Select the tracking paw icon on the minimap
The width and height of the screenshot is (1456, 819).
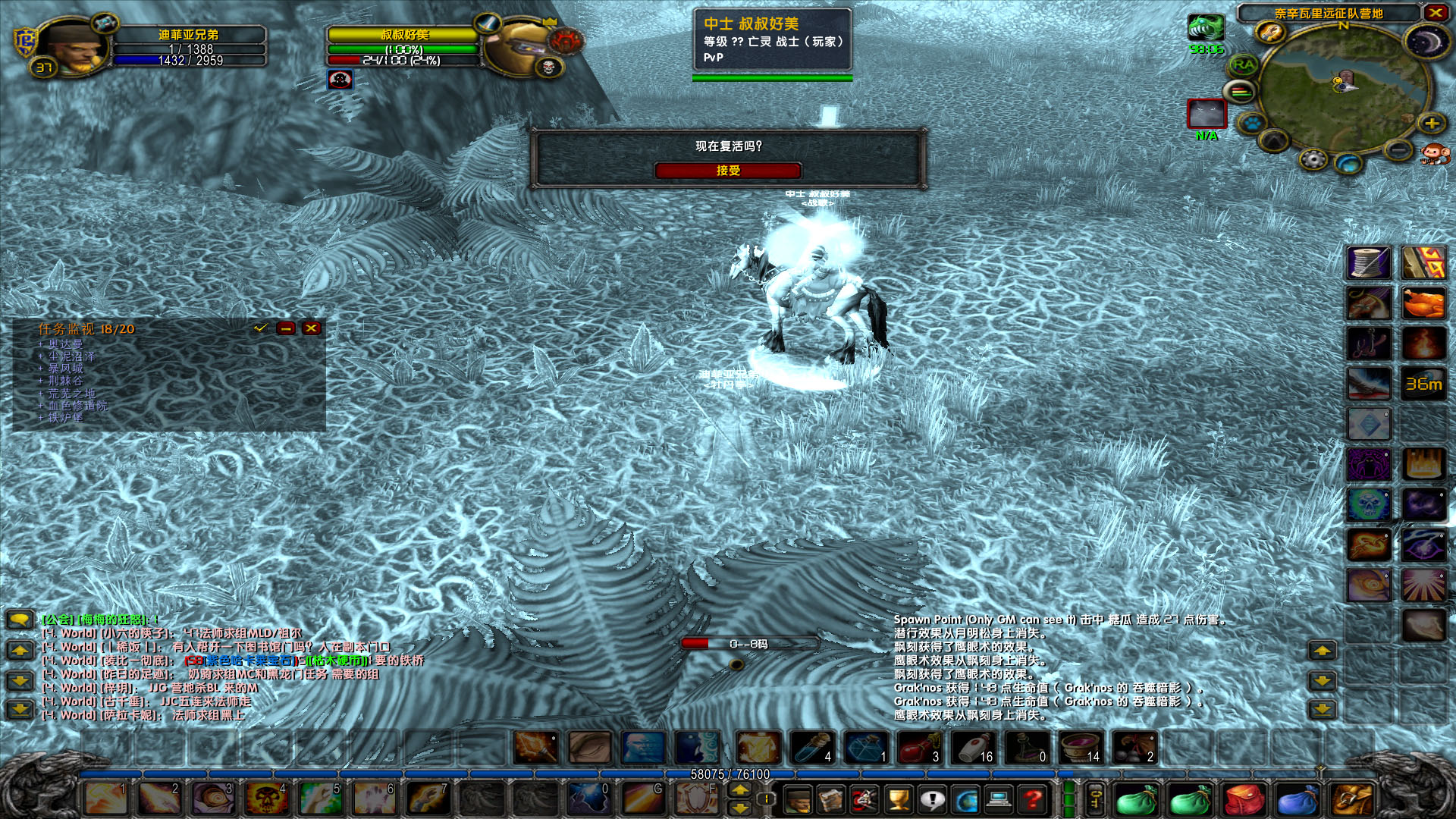click(x=1251, y=123)
